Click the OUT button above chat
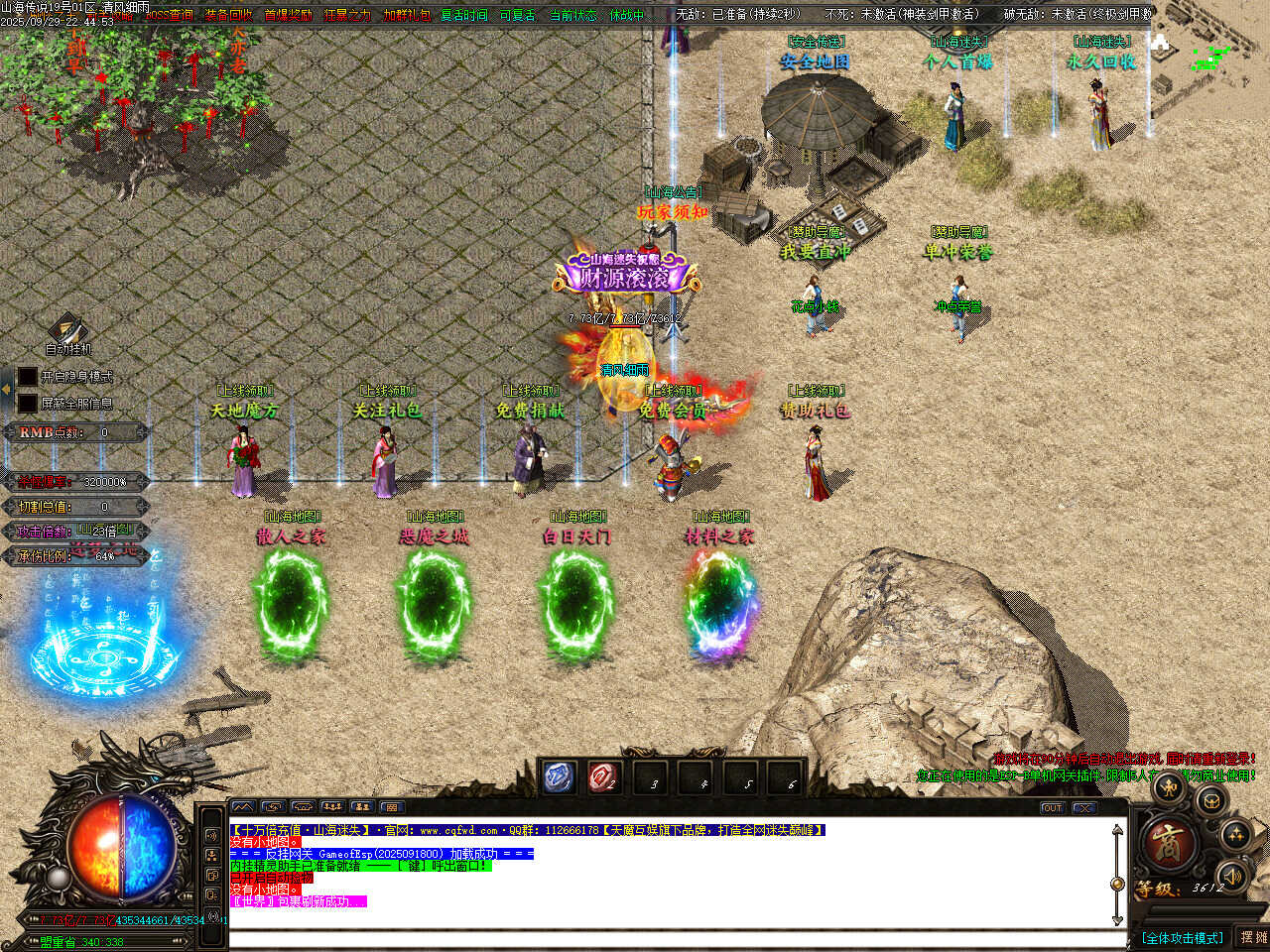Viewport: 1270px width, 952px height. click(x=1052, y=808)
